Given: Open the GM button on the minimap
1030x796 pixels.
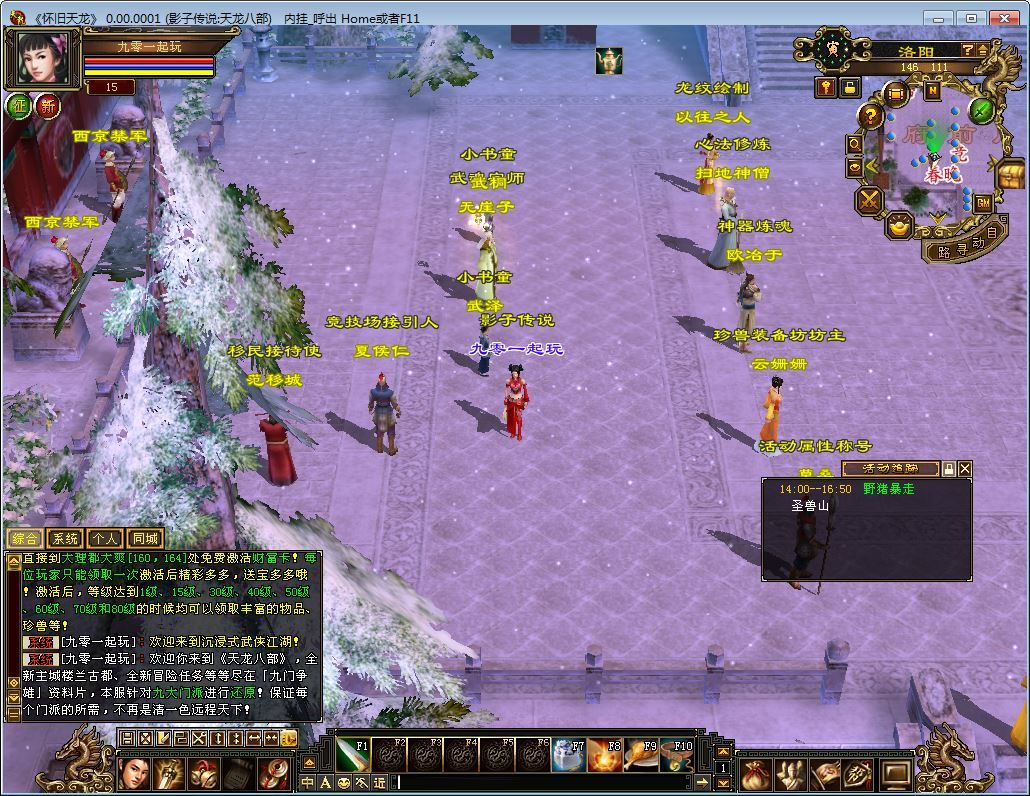Looking at the screenshot, I should 984,203.
